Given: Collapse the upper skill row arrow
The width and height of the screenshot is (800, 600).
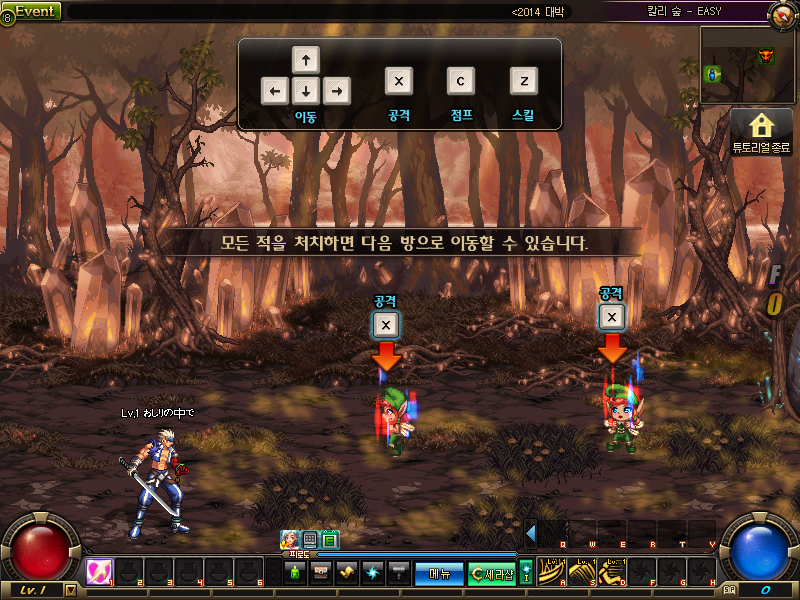Looking at the screenshot, I should 531,533.
